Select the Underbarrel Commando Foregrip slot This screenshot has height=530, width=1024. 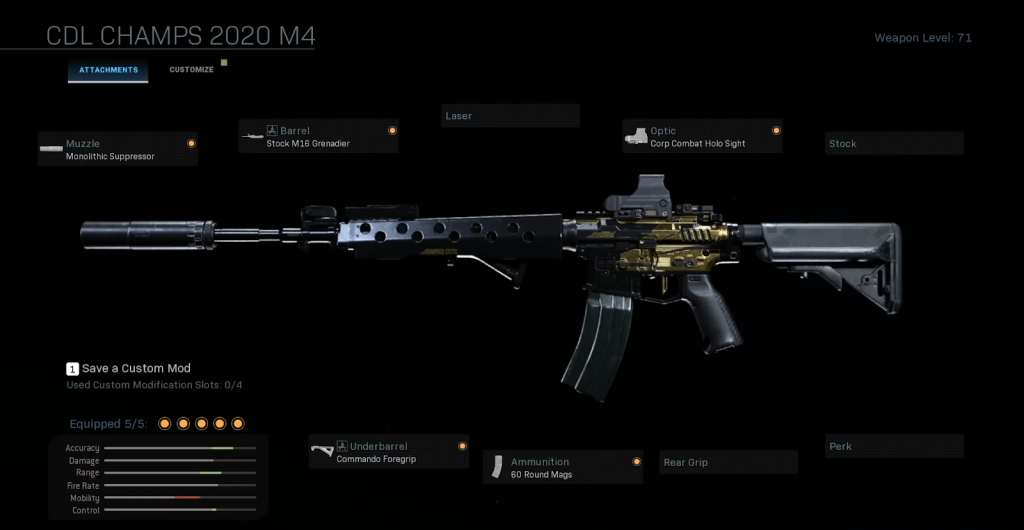(388, 452)
